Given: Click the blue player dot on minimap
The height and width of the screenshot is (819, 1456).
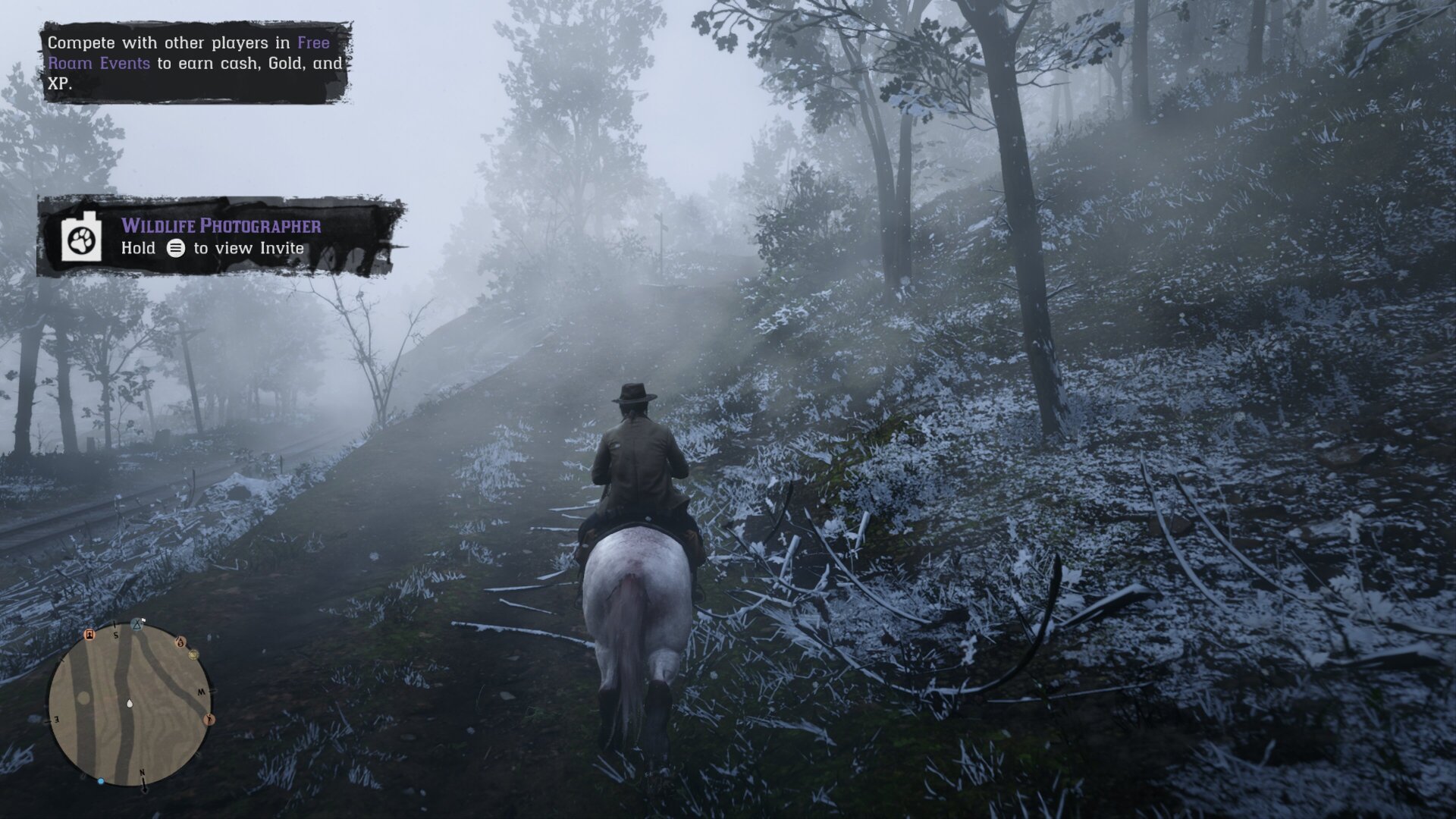Looking at the screenshot, I should tap(101, 780).
